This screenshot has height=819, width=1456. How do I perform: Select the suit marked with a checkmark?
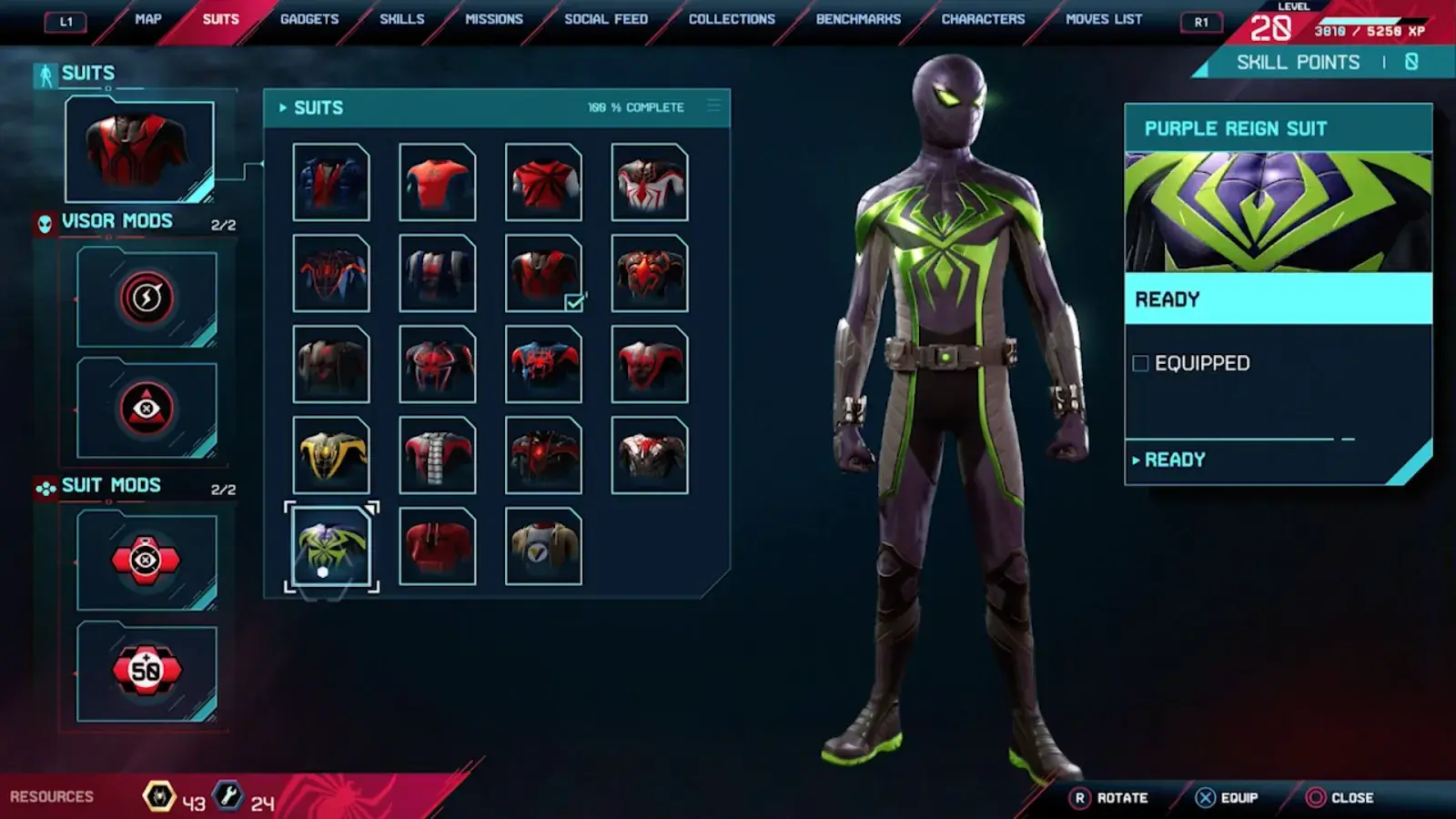pos(543,273)
